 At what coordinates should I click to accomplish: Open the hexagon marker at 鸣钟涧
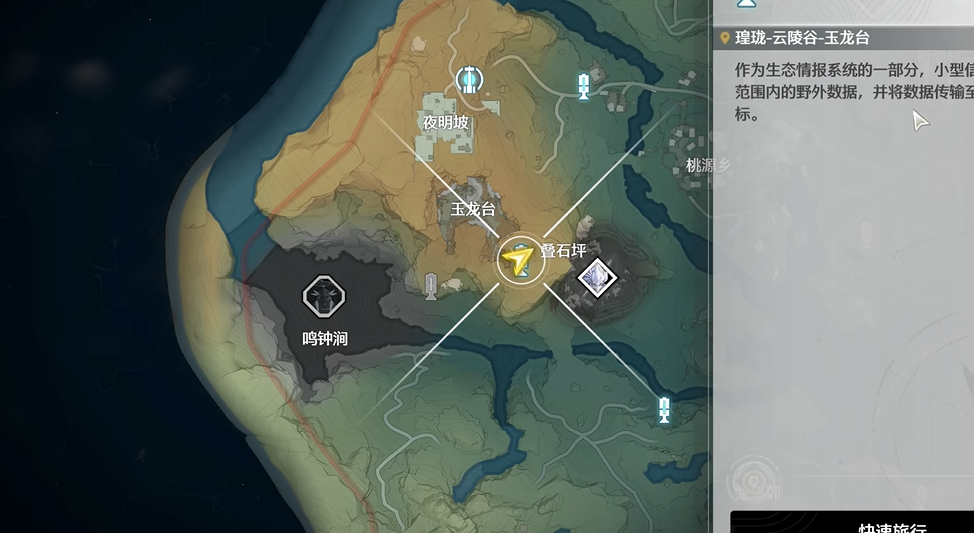coord(323,296)
